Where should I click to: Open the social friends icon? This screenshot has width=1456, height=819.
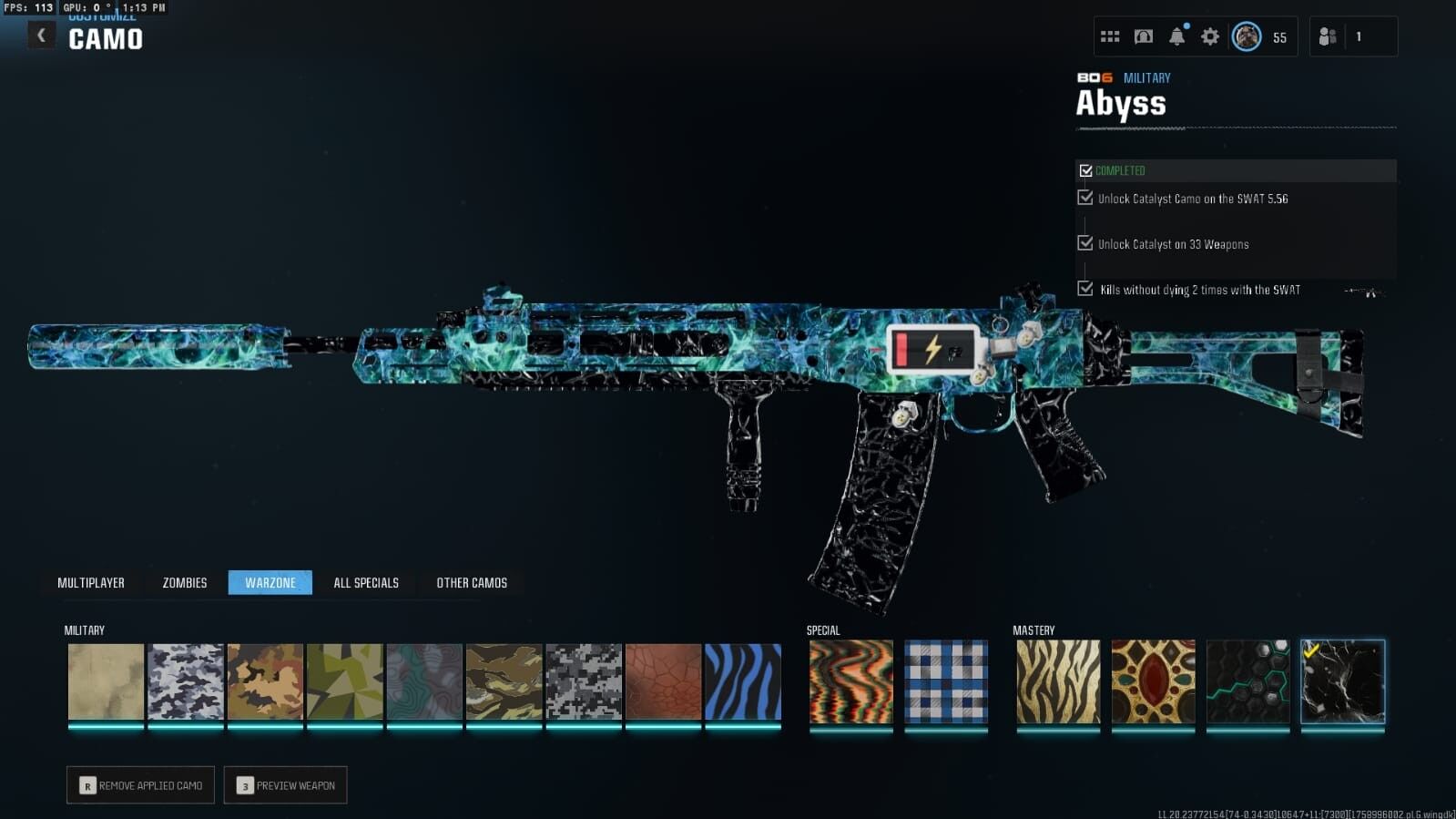tap(1328, 36)
